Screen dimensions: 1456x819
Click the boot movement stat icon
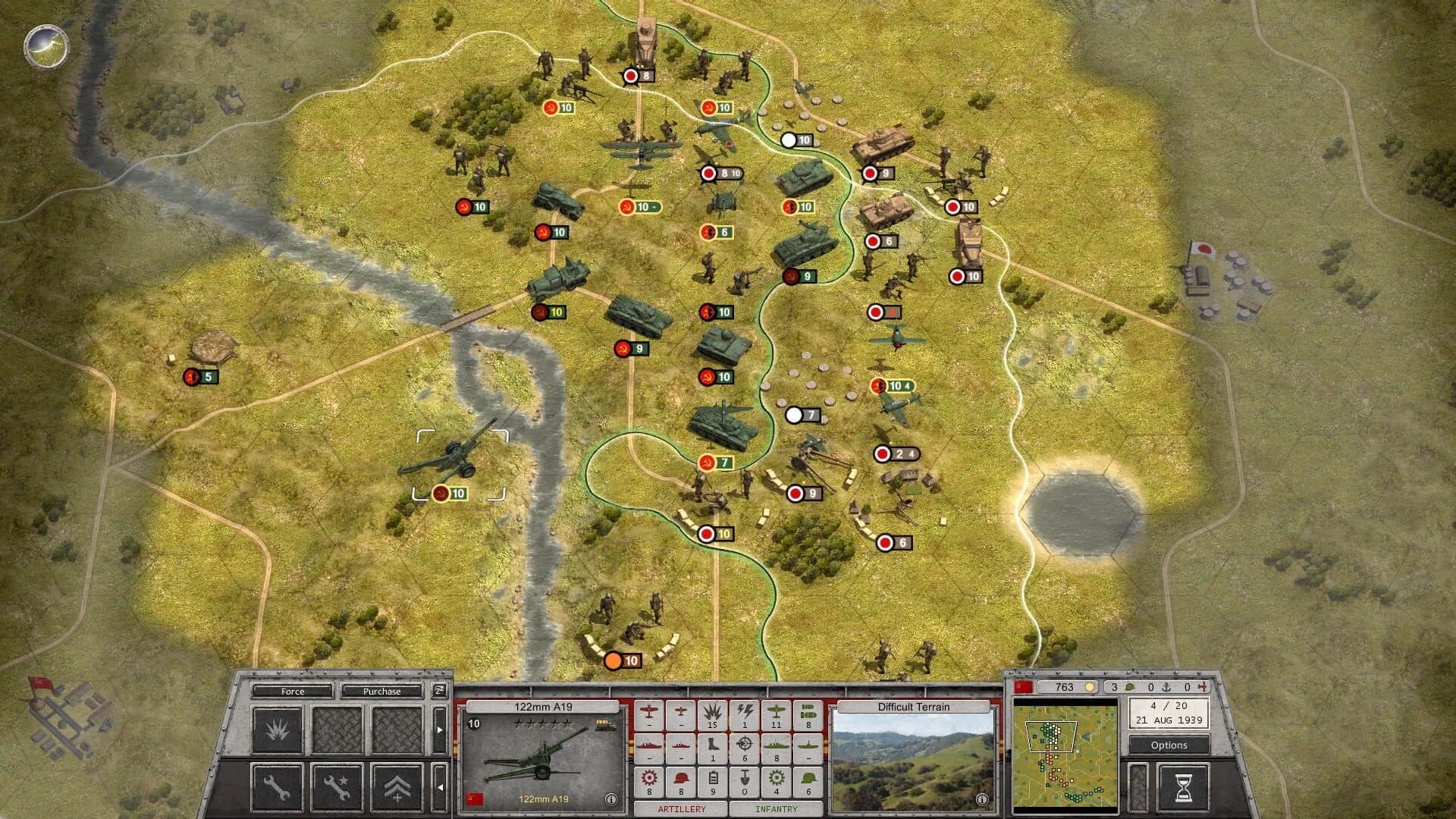(x=713, y=747)
